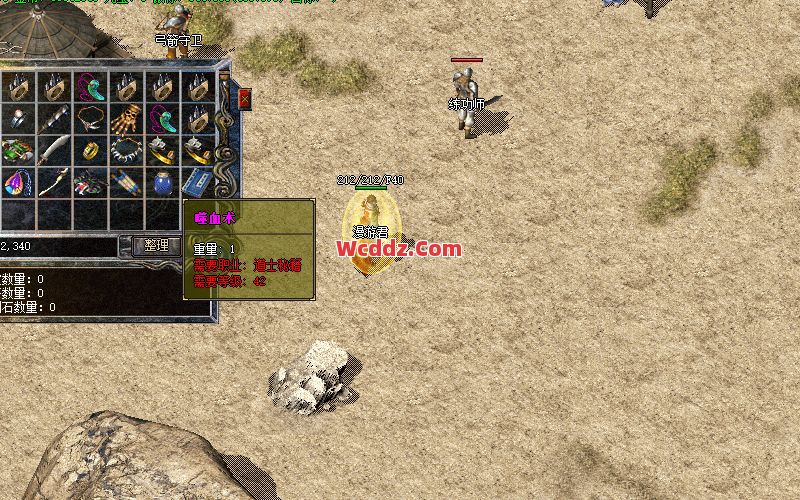
Task: Click the blue bundled scrolls item
Action: pos(125,182)
